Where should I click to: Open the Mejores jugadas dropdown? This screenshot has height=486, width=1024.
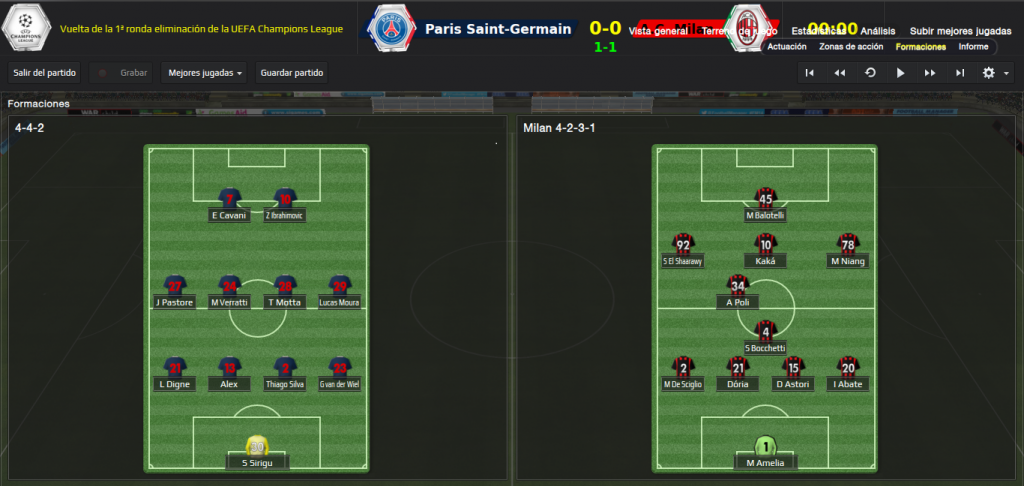pyautogui.click(x=205, y=72)
